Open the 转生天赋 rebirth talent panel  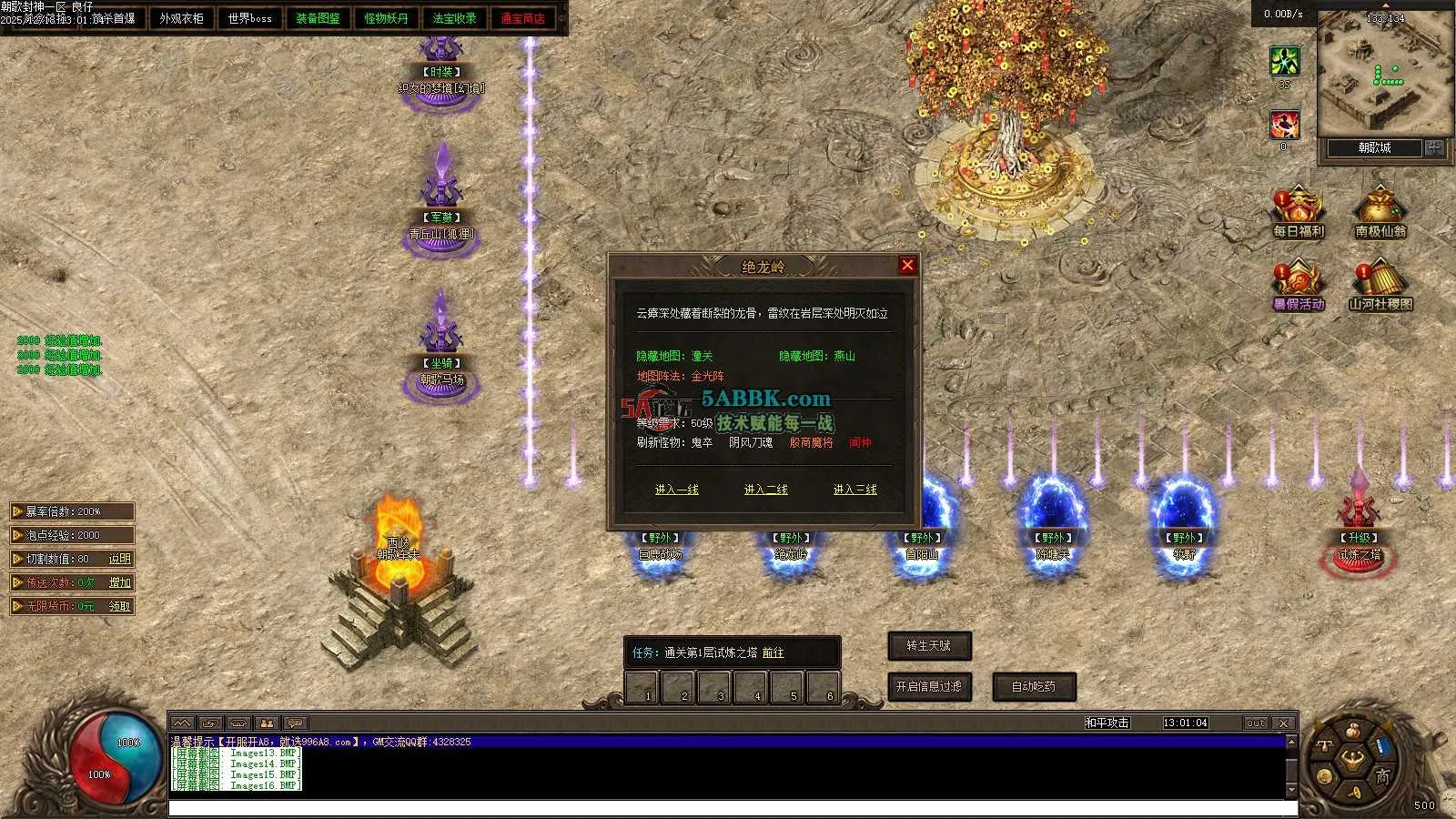929,646
